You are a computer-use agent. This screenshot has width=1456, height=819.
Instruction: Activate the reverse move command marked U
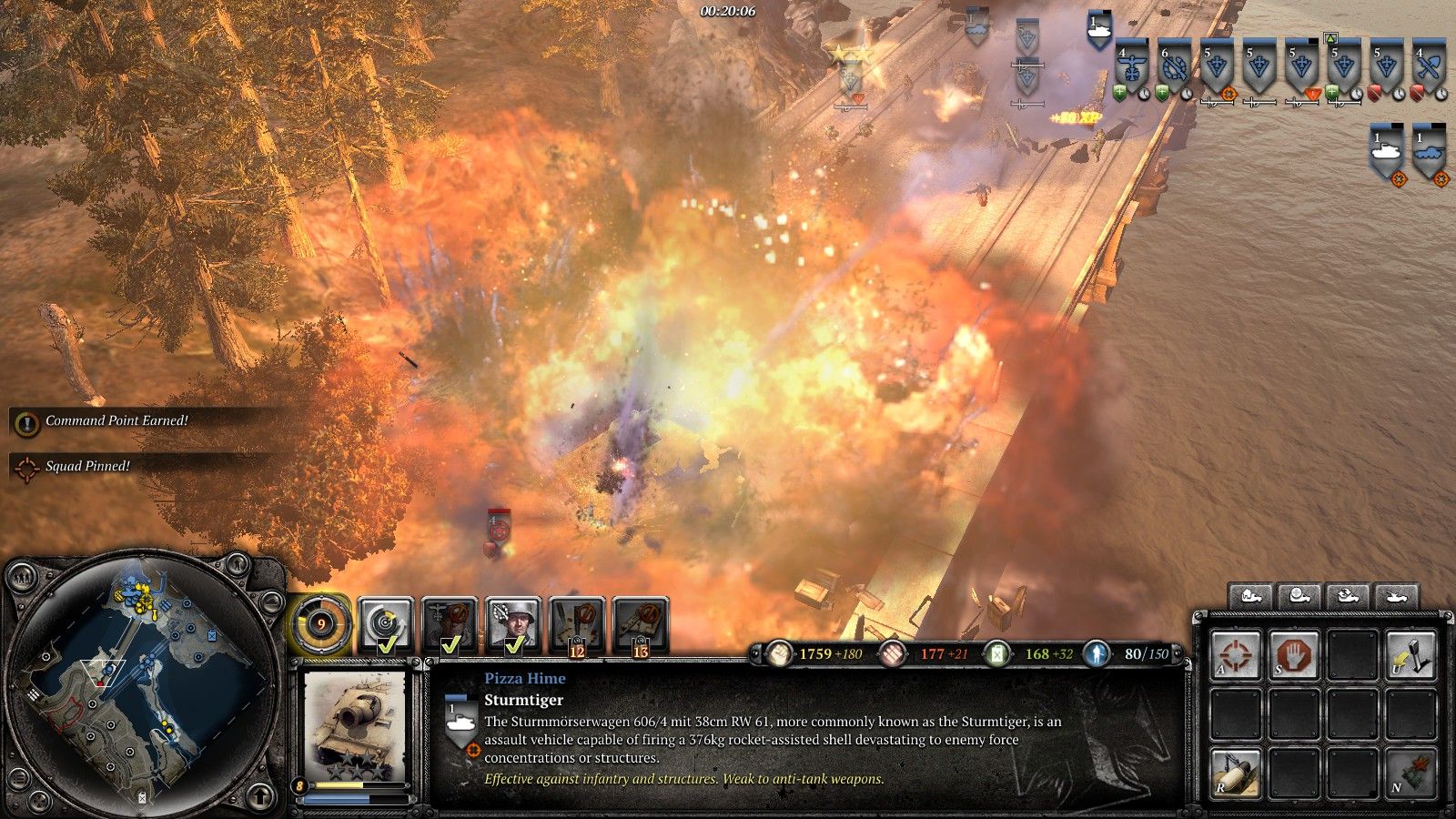(1410, 655)
